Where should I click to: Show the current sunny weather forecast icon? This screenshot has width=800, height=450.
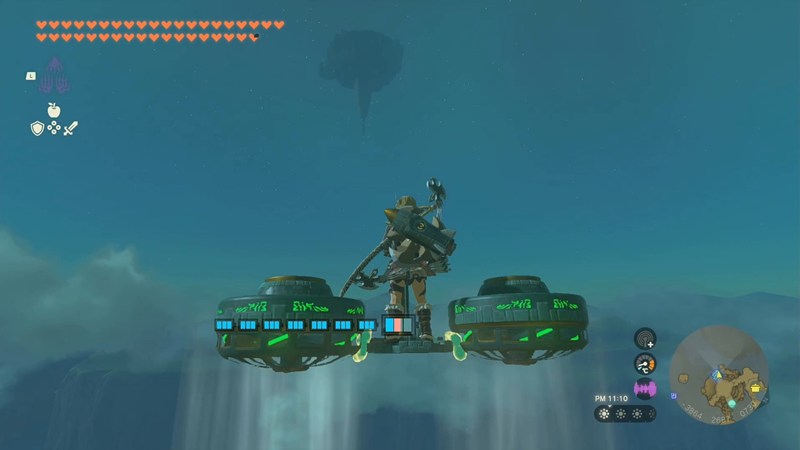click(603, 413)
